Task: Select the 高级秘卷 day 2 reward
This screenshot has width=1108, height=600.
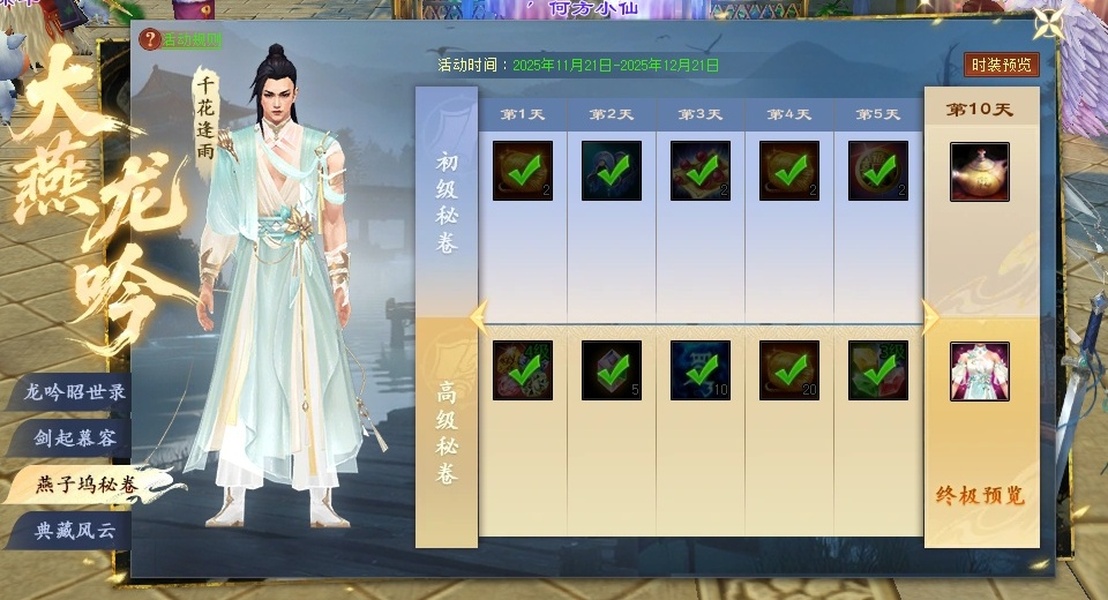Action: 612,371
